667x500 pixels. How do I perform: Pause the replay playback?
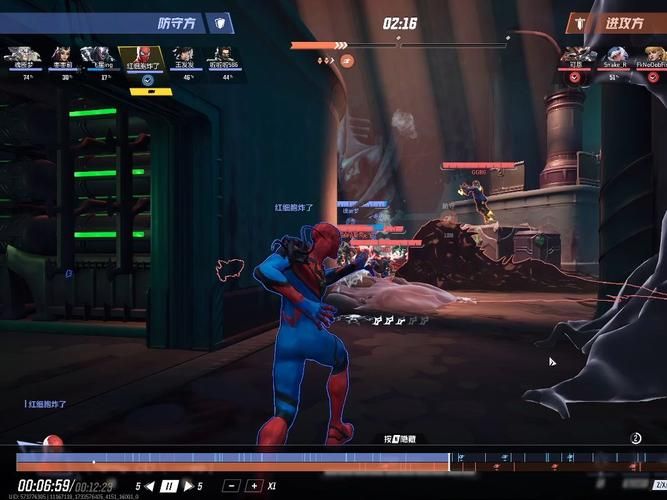coord(169,486)
